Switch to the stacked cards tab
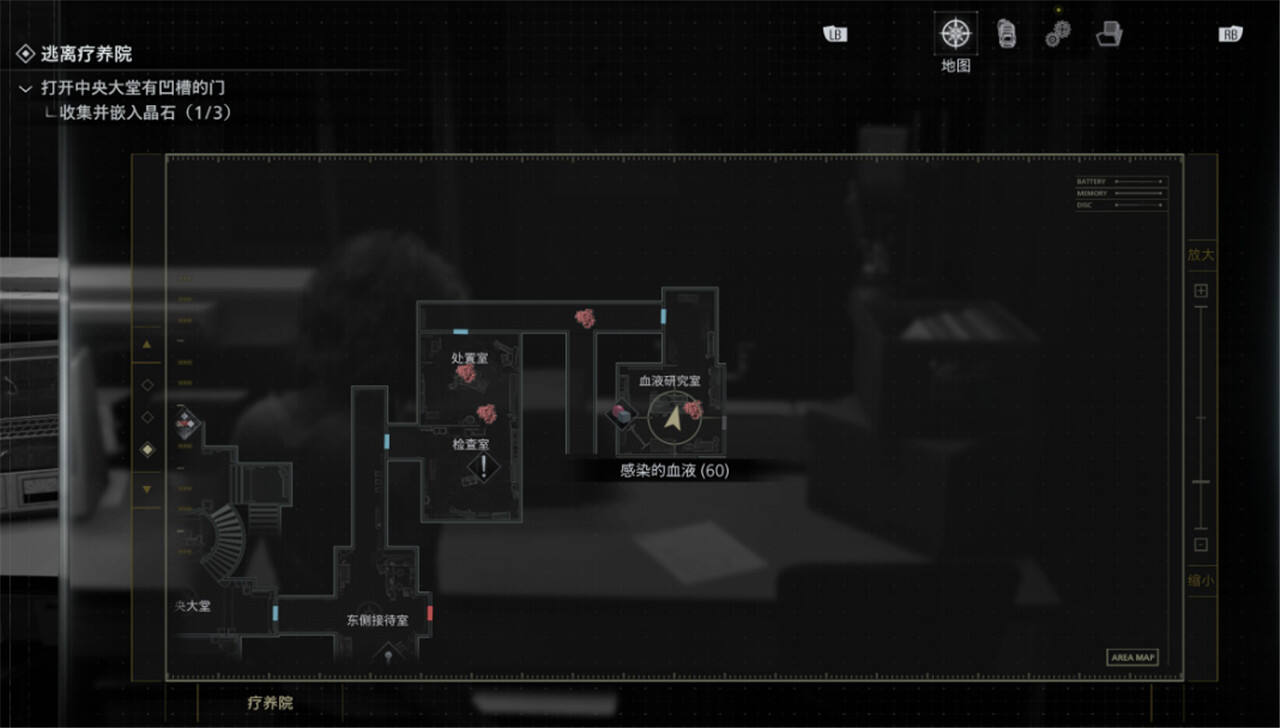1280x728 pixels. 1007,34
